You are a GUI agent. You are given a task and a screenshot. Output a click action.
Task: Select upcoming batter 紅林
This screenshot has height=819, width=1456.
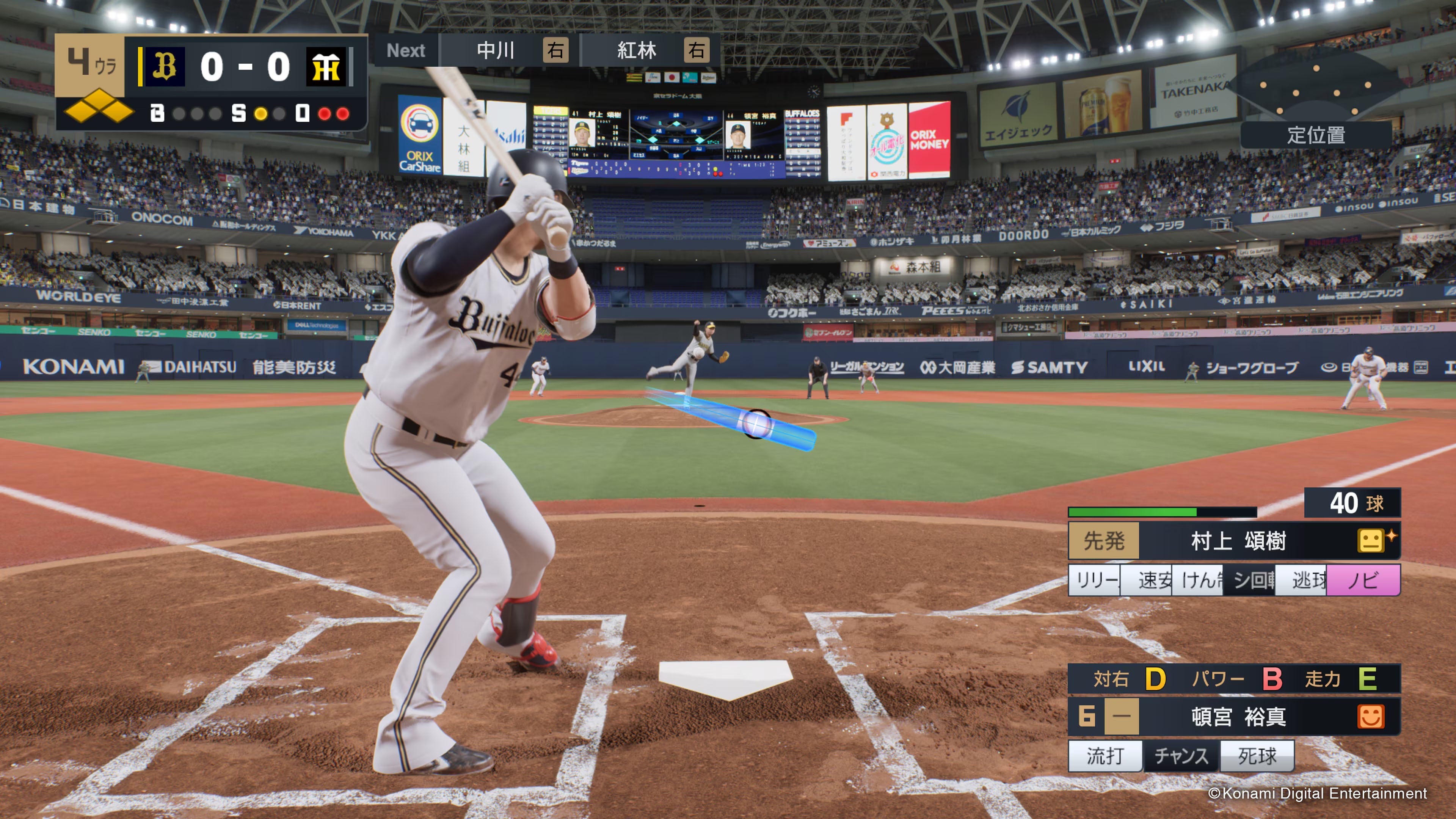coord(637,51)
